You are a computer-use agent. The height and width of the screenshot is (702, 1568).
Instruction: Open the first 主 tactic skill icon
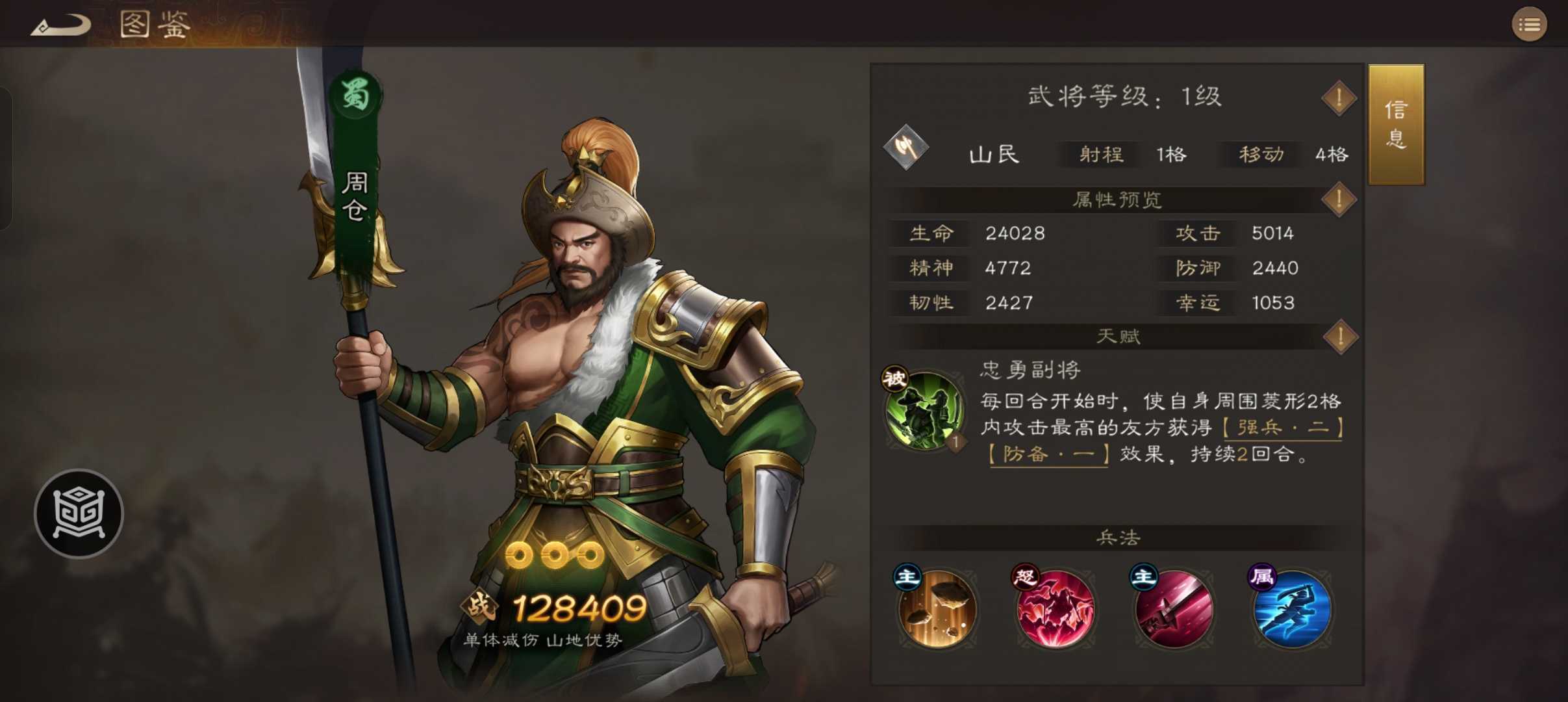936,610
